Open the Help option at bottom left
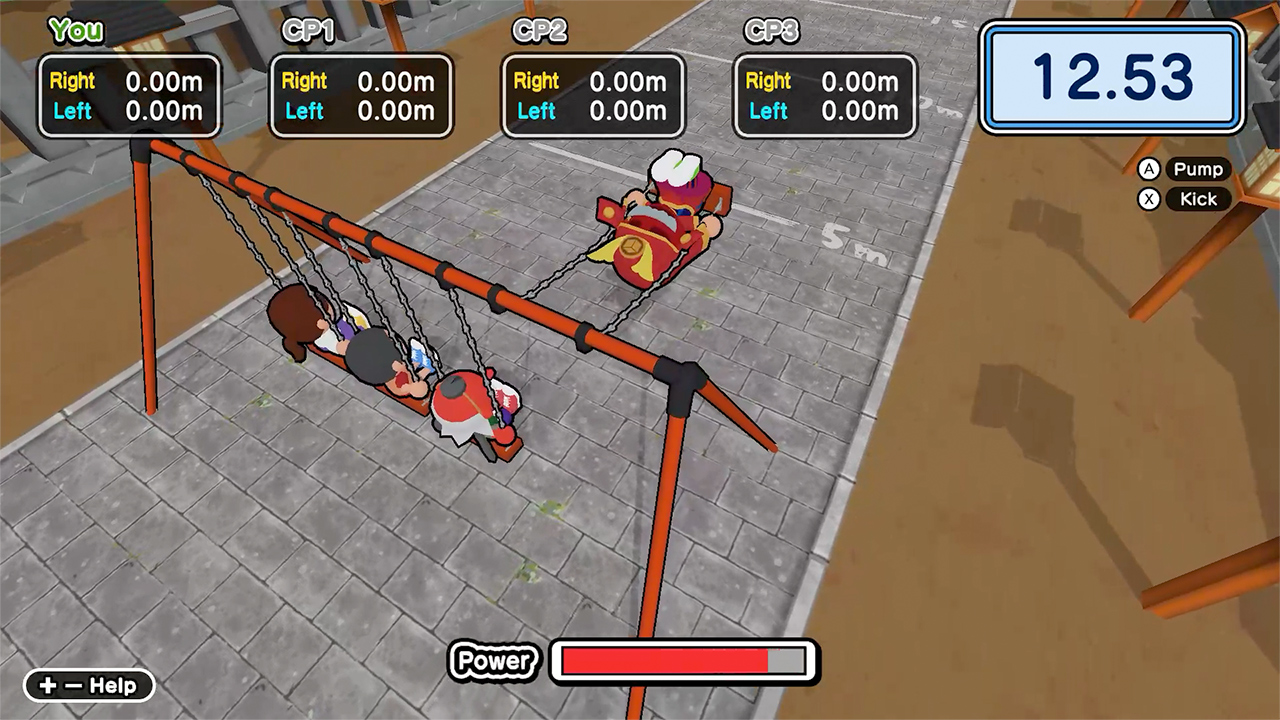The image size is (1280, 720). pos(88,686)
